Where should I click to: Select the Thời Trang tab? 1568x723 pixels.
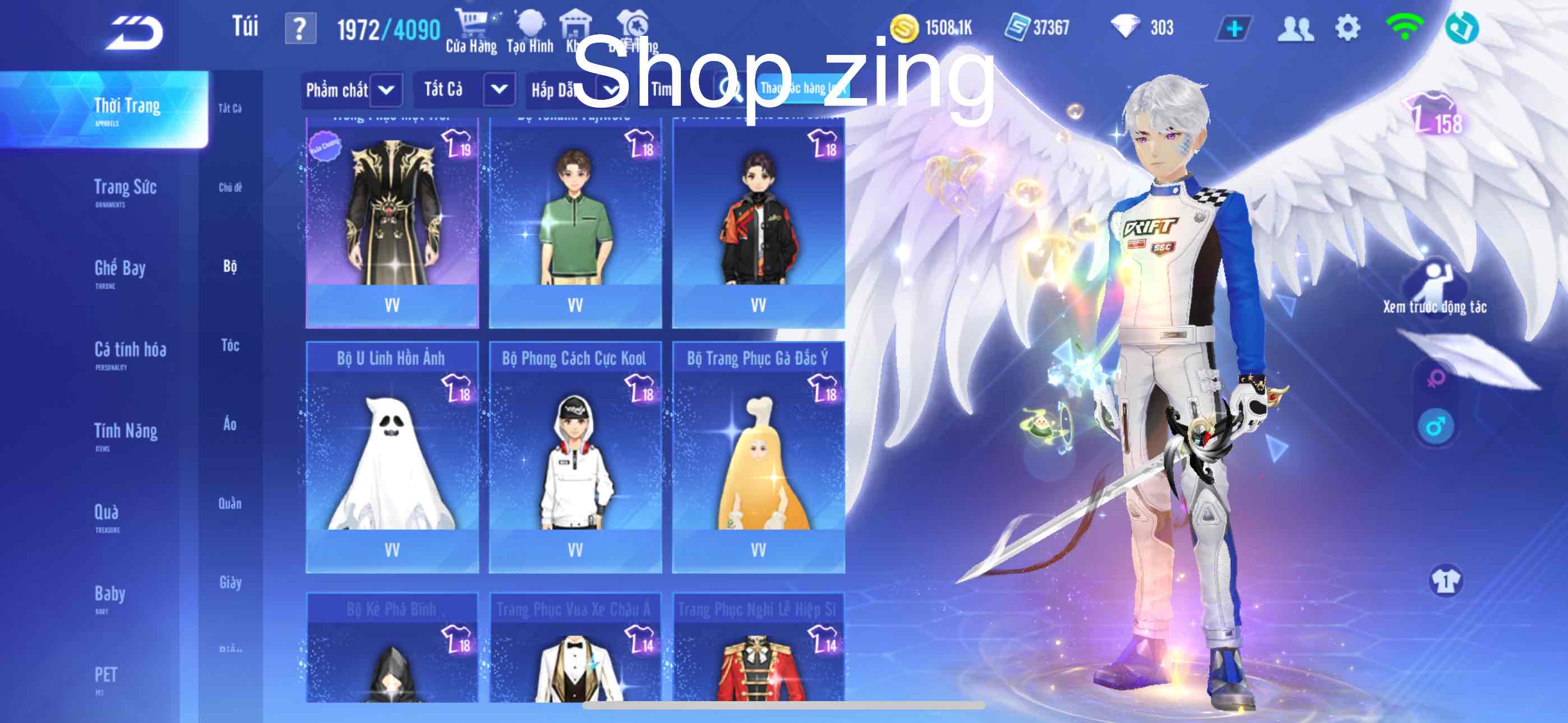(127, 108)
